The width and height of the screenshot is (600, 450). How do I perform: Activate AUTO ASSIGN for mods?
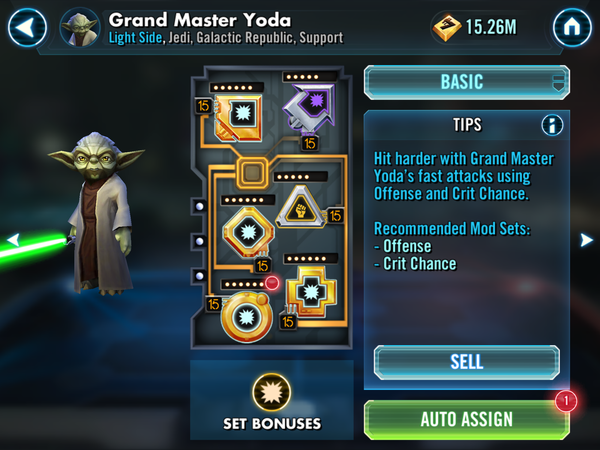point(466,419)
